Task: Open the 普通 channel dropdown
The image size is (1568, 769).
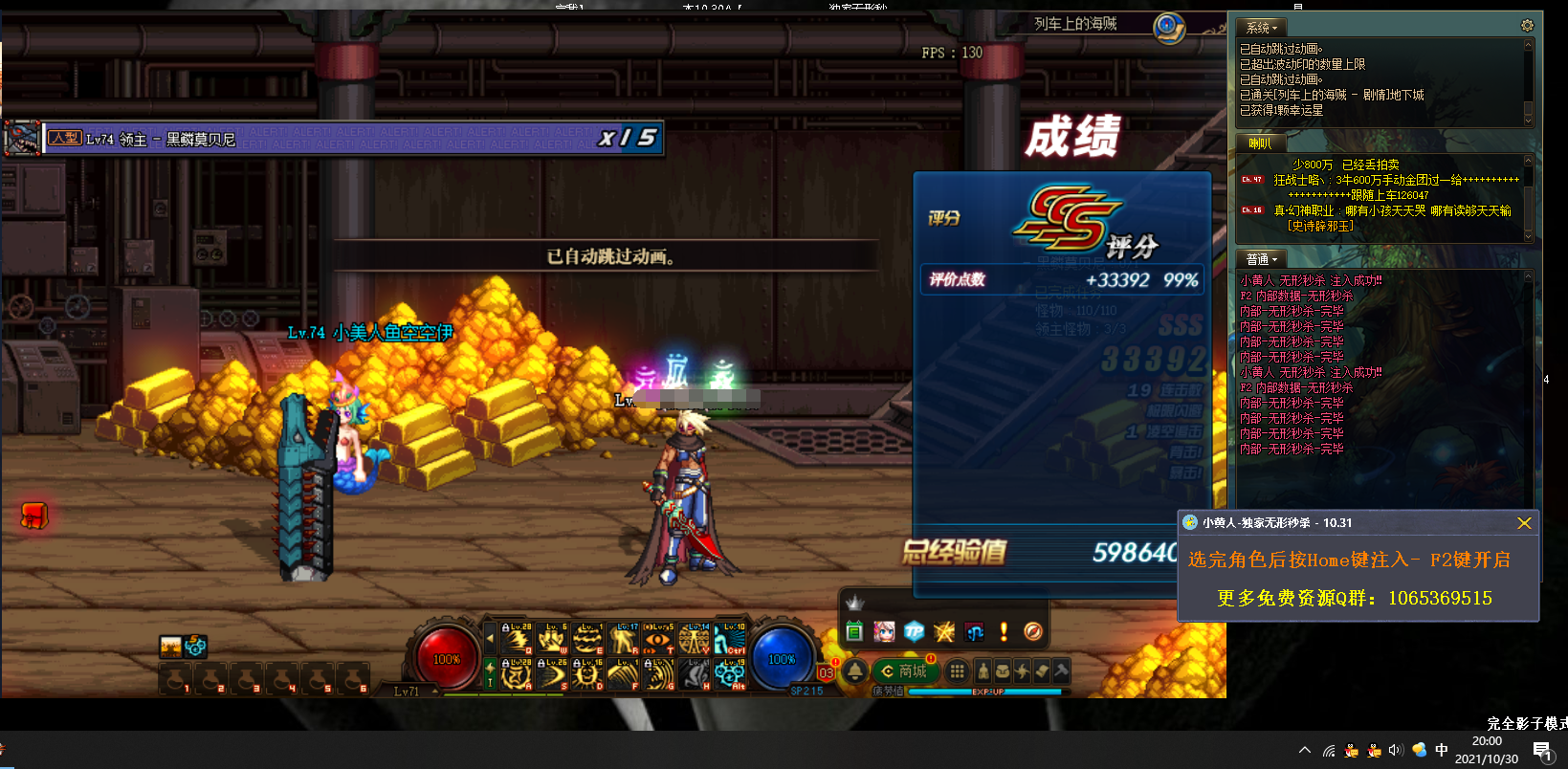Action: [x=1260, y=258]
